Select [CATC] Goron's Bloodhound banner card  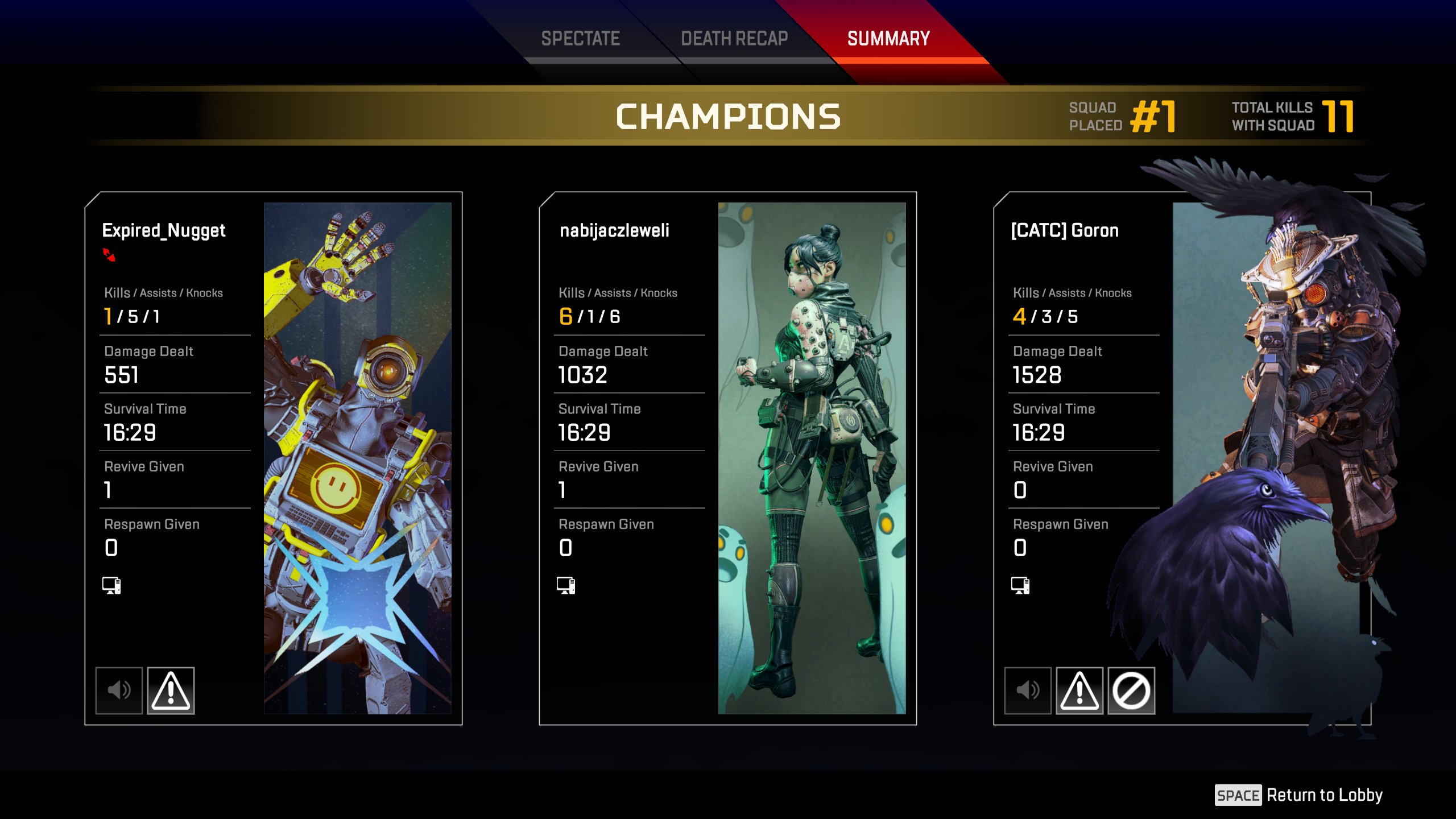pyautogui.click(x=1265, y=458)
